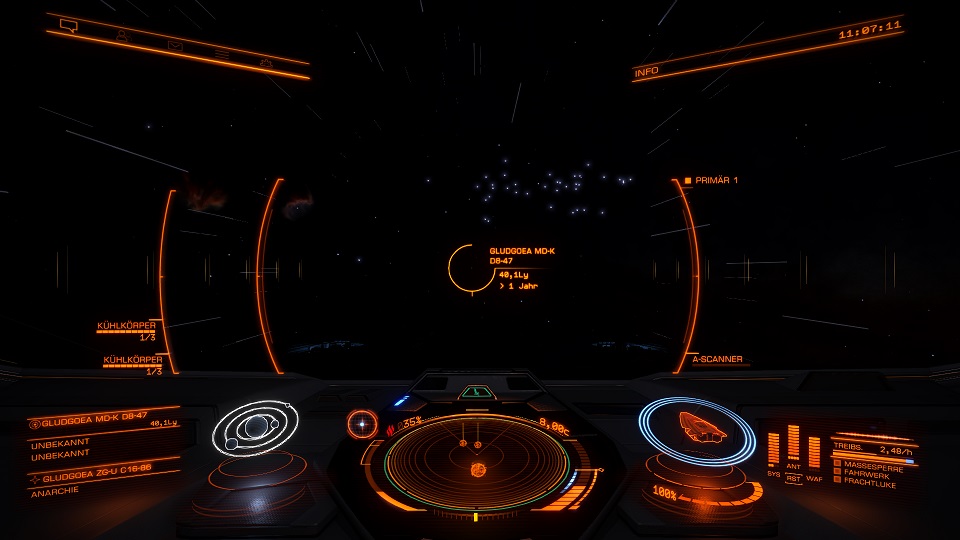Screen dimensions: 960x540
Task: Switch to the friends contacts tab
Action: pos(122,36)
